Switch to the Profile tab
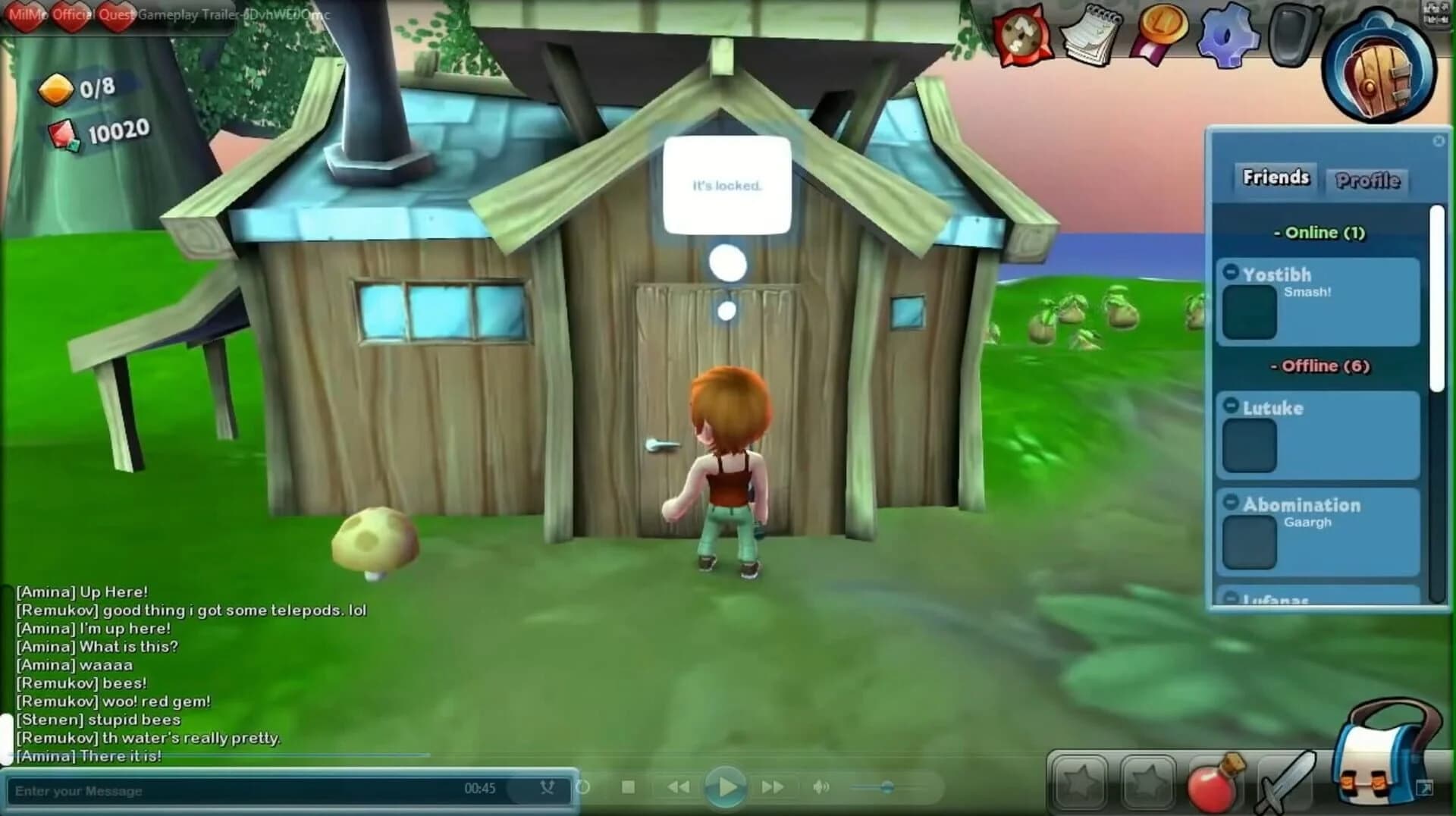Screen dimensions: 1456x816 [x=1367, y=180]
